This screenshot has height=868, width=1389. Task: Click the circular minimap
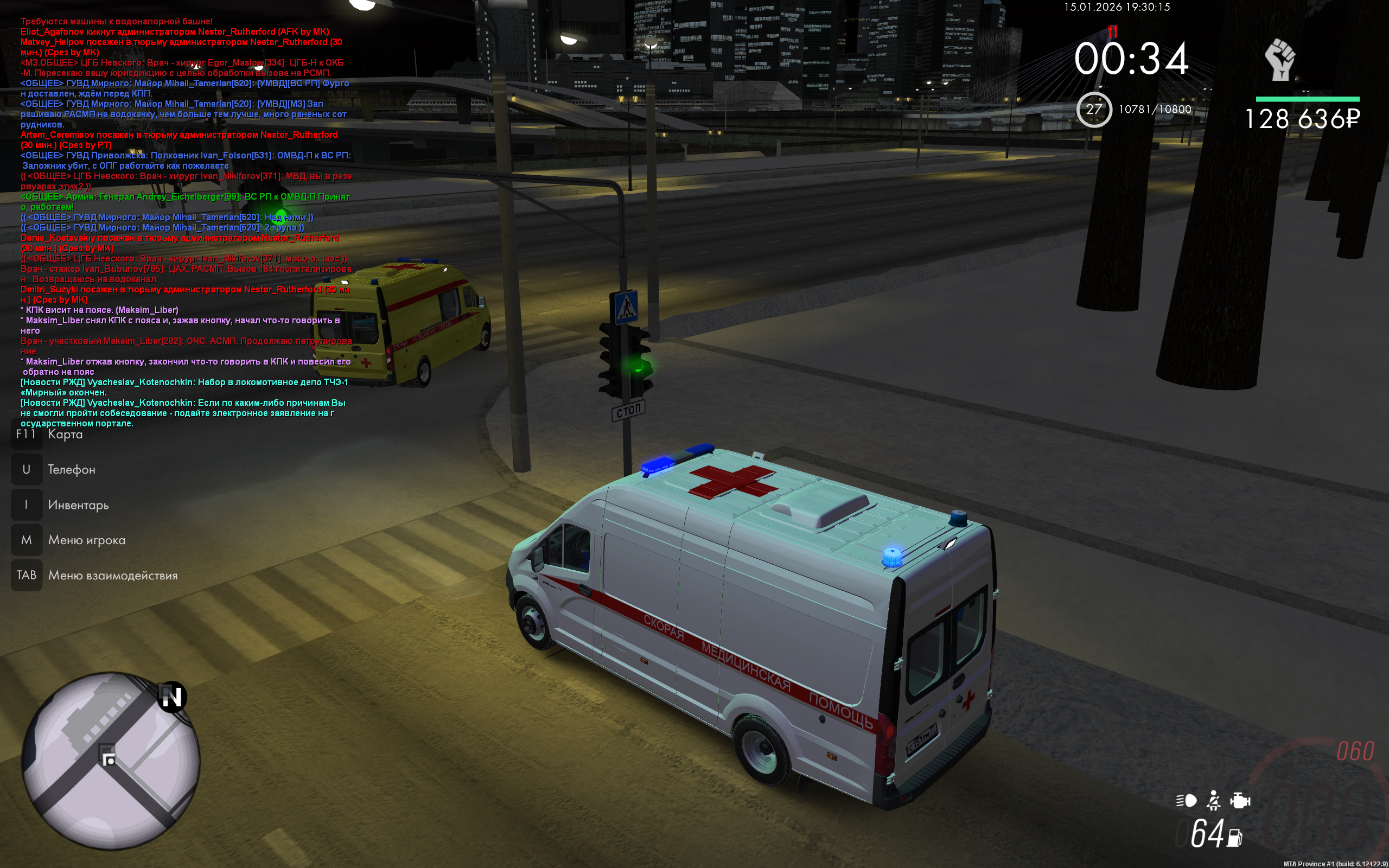click(111, 761)
